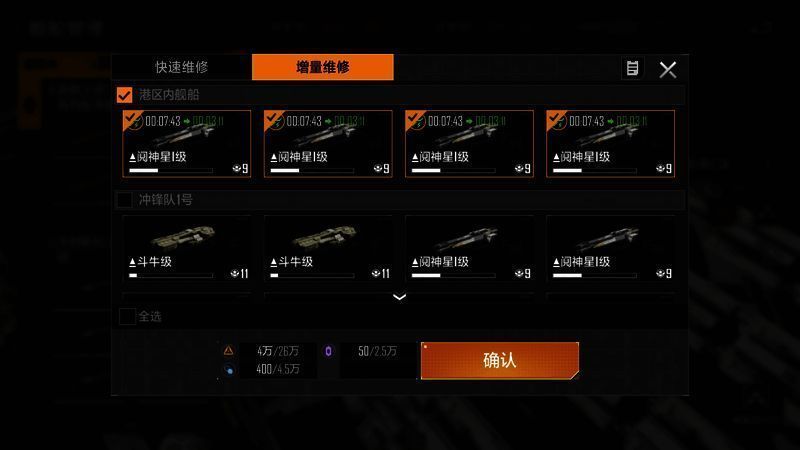Tick the 冲锋队1号 checkbox
The height and width of the screenshot is (450, 800).
click(125, 200)
